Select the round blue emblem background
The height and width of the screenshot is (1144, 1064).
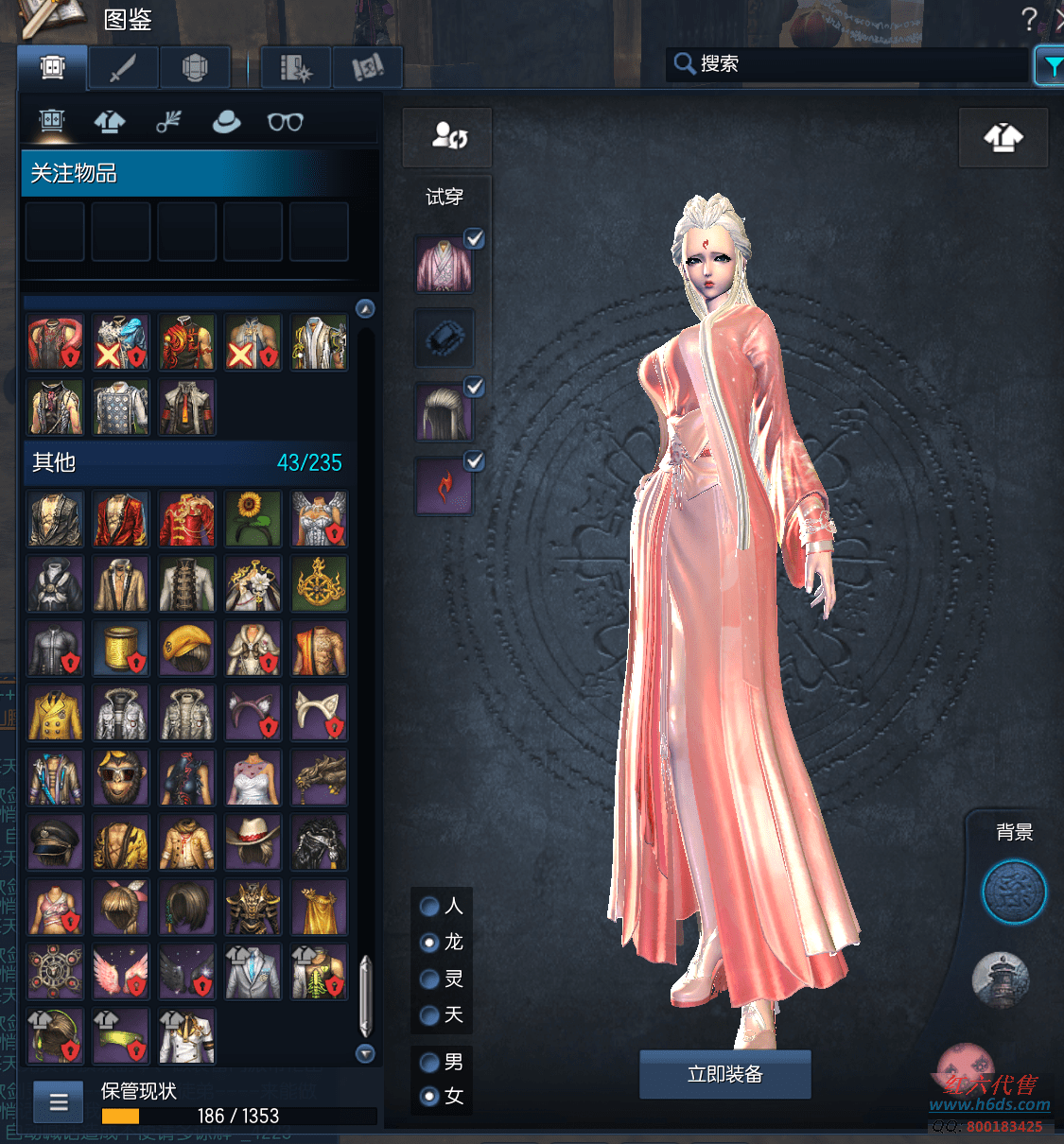pyautogui.click(x=1014, y=892)
